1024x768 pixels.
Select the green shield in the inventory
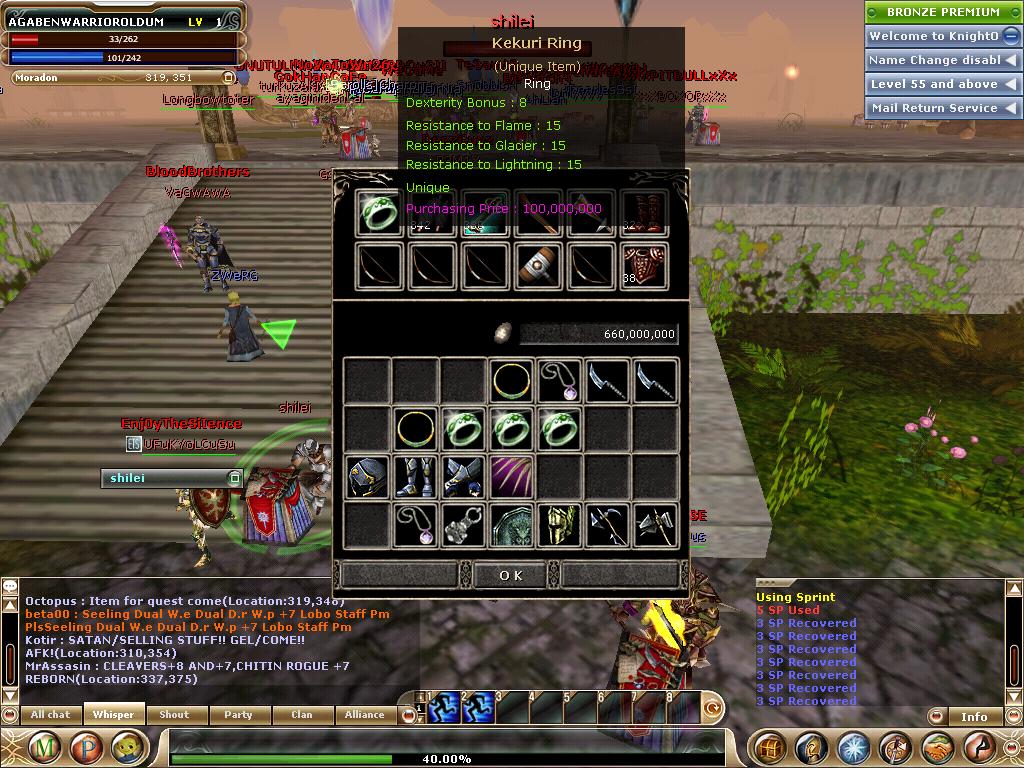click(512, 525)
